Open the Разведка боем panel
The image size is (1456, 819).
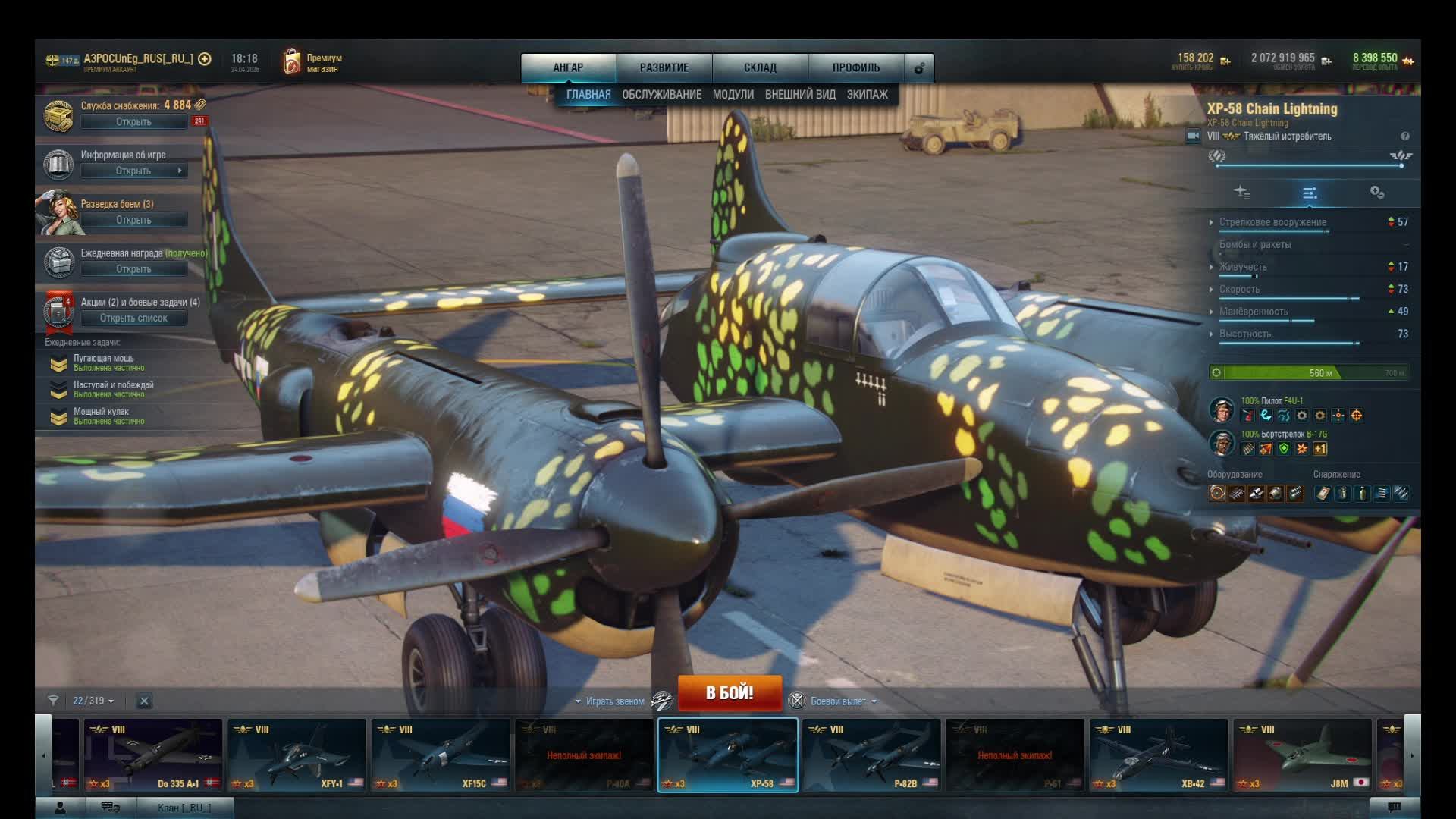[133, 220]
